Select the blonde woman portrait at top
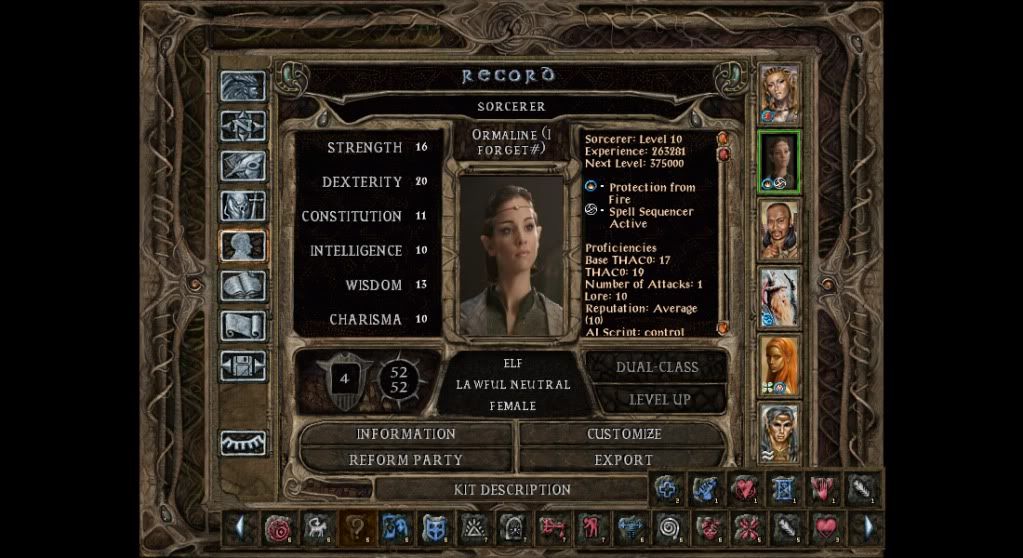Screen dimensions: 1023x558 pyautogui.click(x=779, y=93)
